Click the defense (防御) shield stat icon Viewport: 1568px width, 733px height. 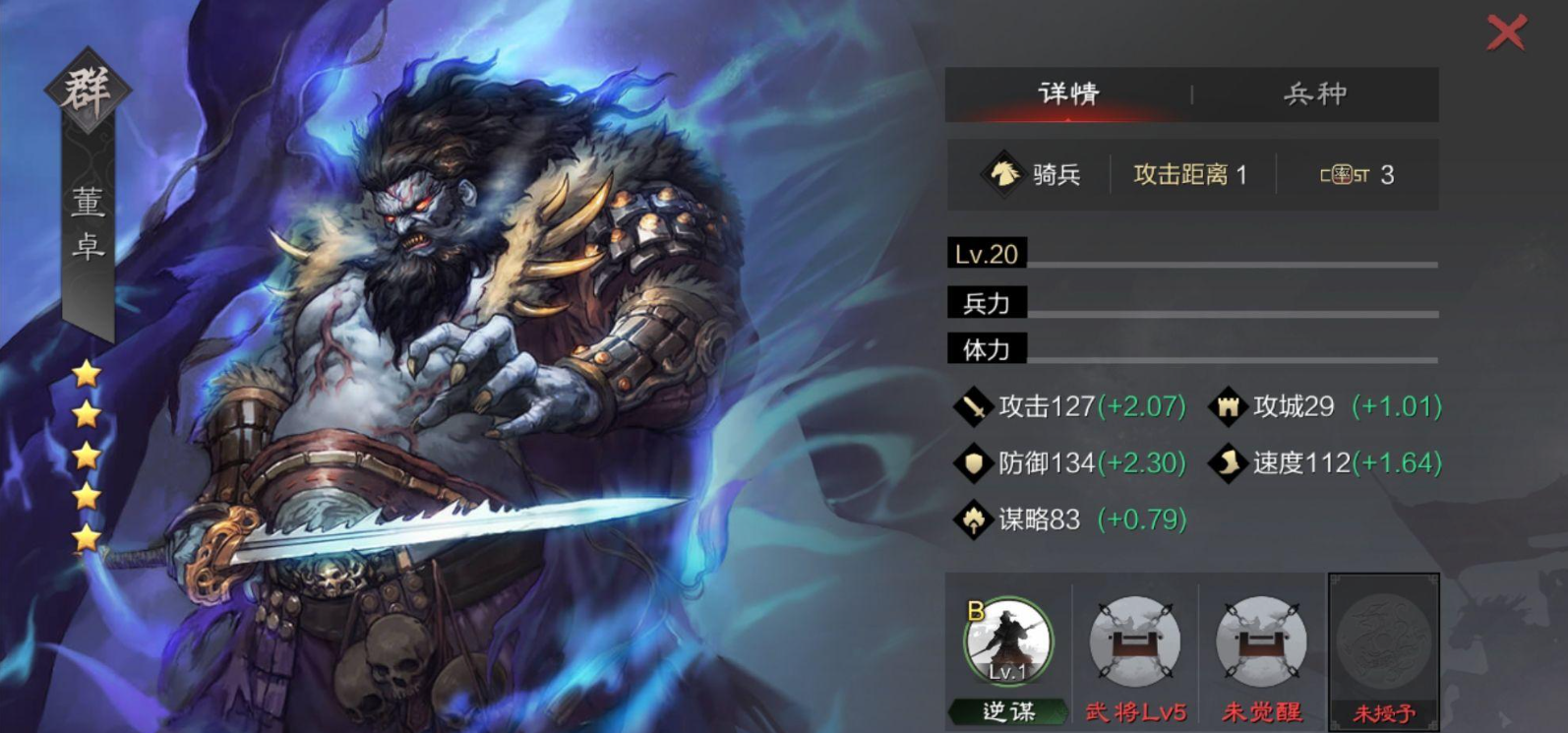pos(974,462)
